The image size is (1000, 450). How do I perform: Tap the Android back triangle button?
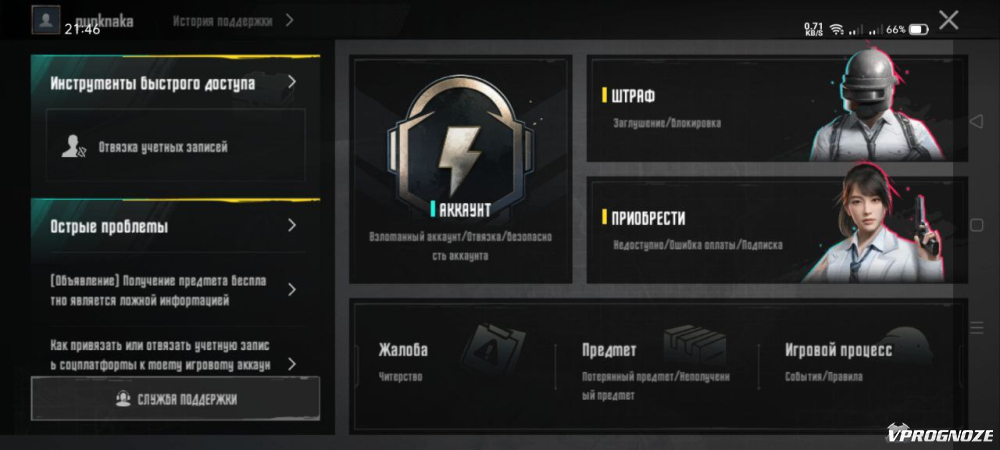(x=976, y=121)
